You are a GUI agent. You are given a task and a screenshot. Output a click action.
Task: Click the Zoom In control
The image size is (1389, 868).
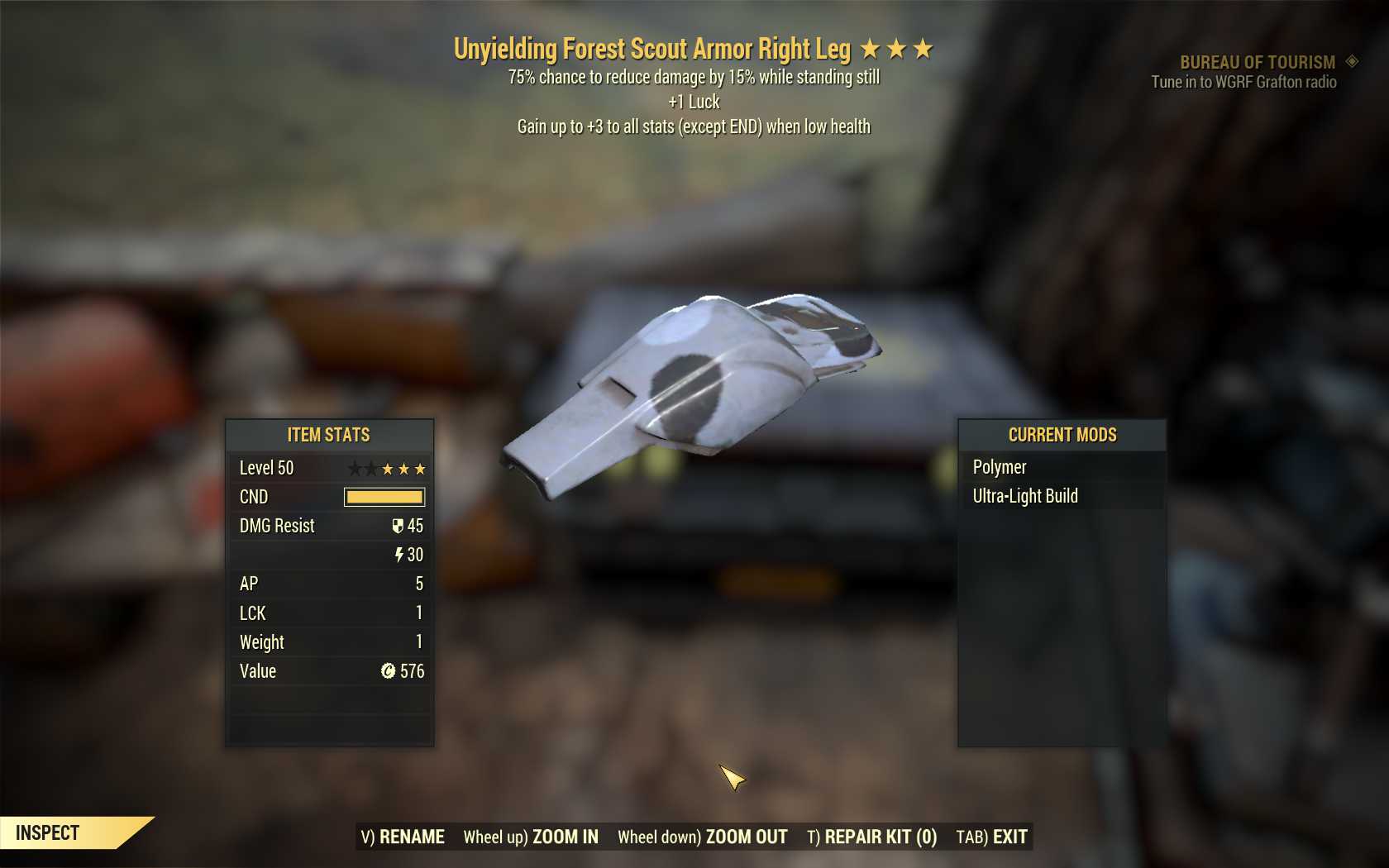pos(531,837)
